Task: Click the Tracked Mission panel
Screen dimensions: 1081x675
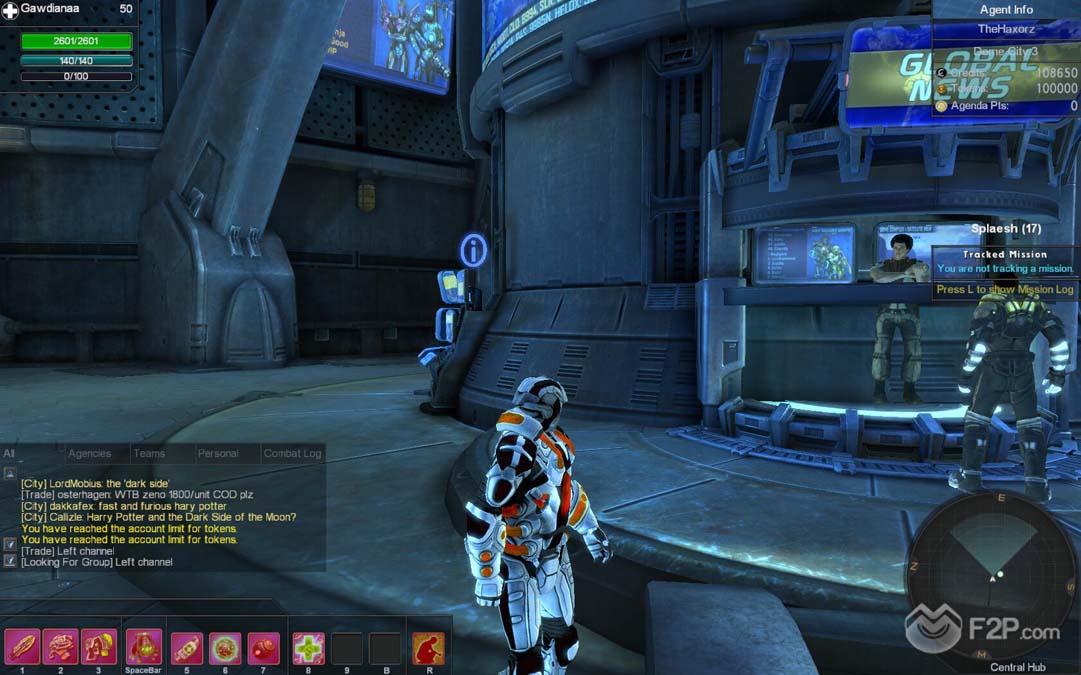Action: point(1005,262)
